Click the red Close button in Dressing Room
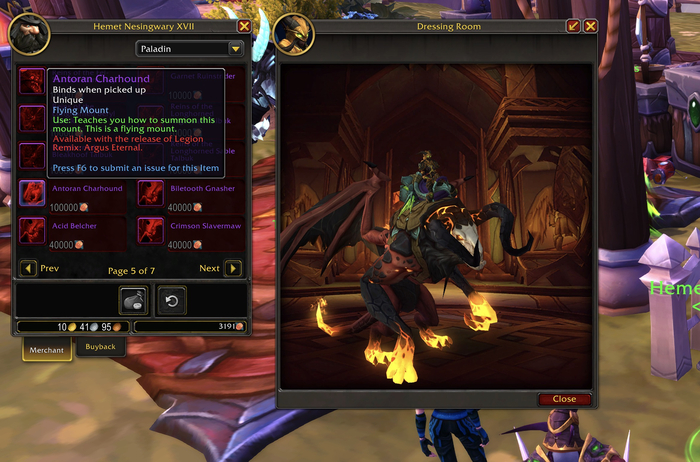Screen dimensions: 700x462 (564, 399)
